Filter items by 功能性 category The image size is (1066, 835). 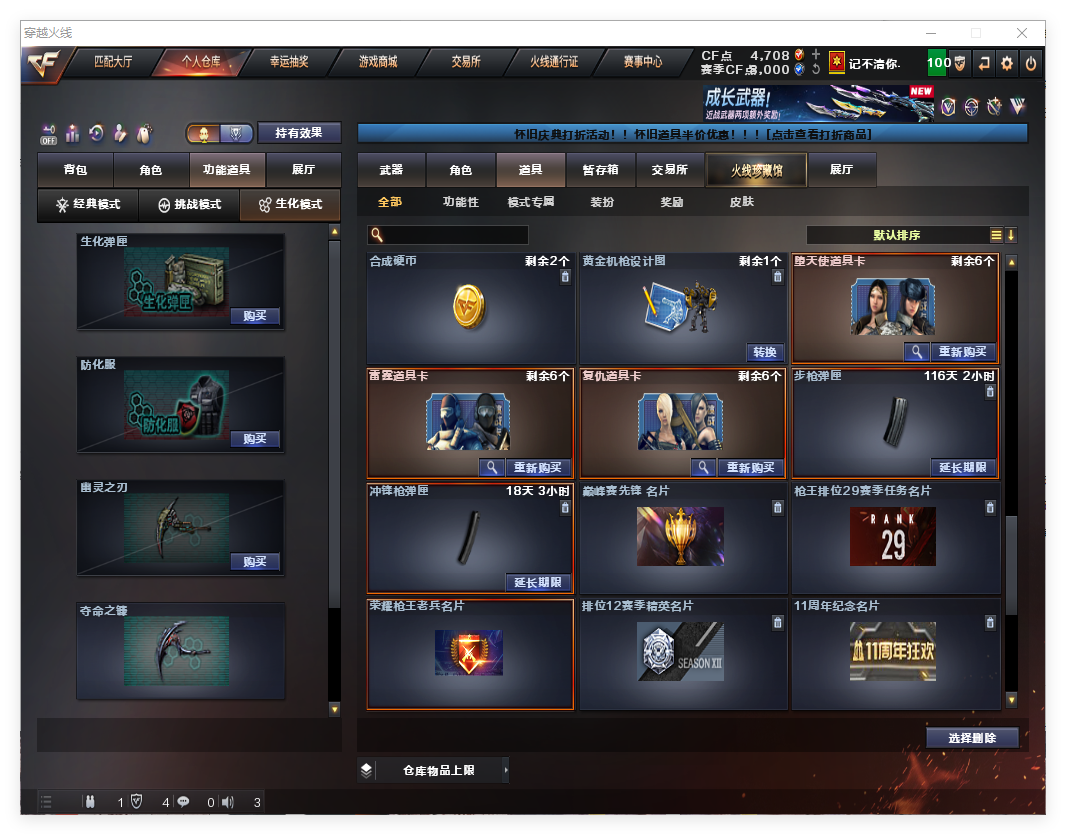(x=461, y=202)
